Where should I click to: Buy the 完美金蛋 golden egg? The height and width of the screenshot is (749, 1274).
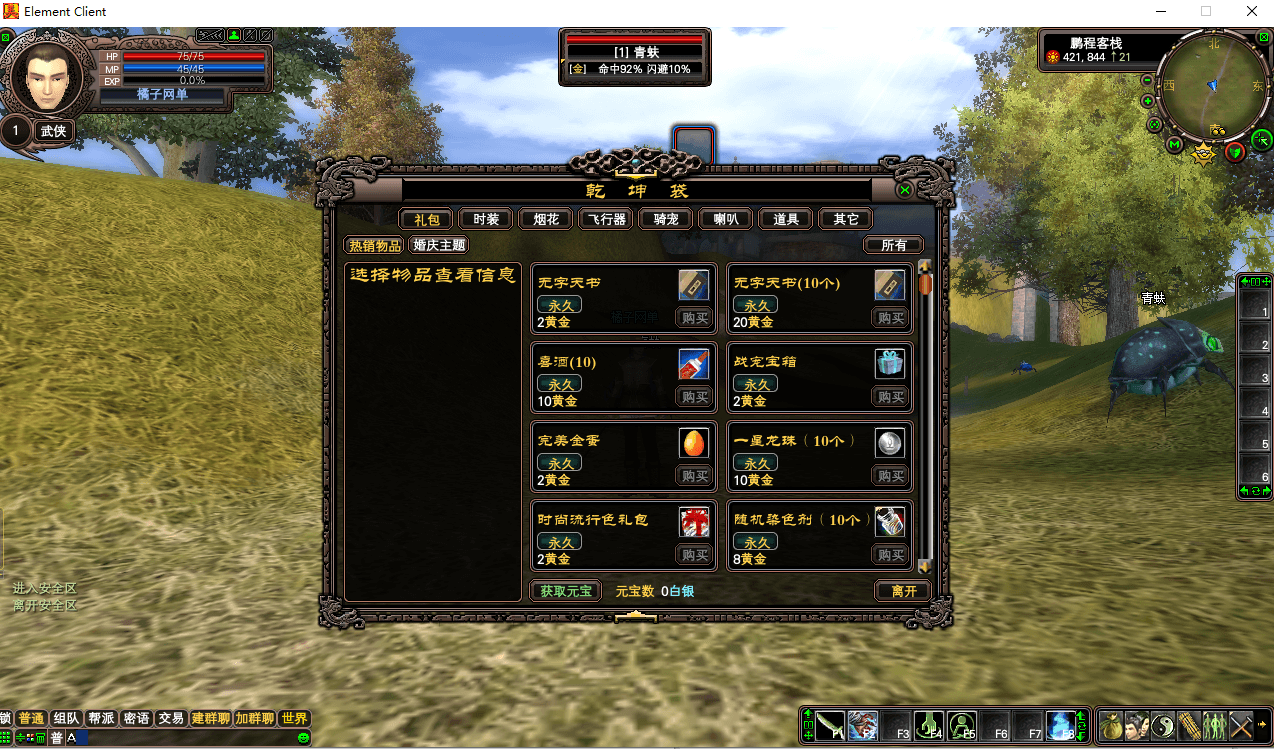click(694, 476)
